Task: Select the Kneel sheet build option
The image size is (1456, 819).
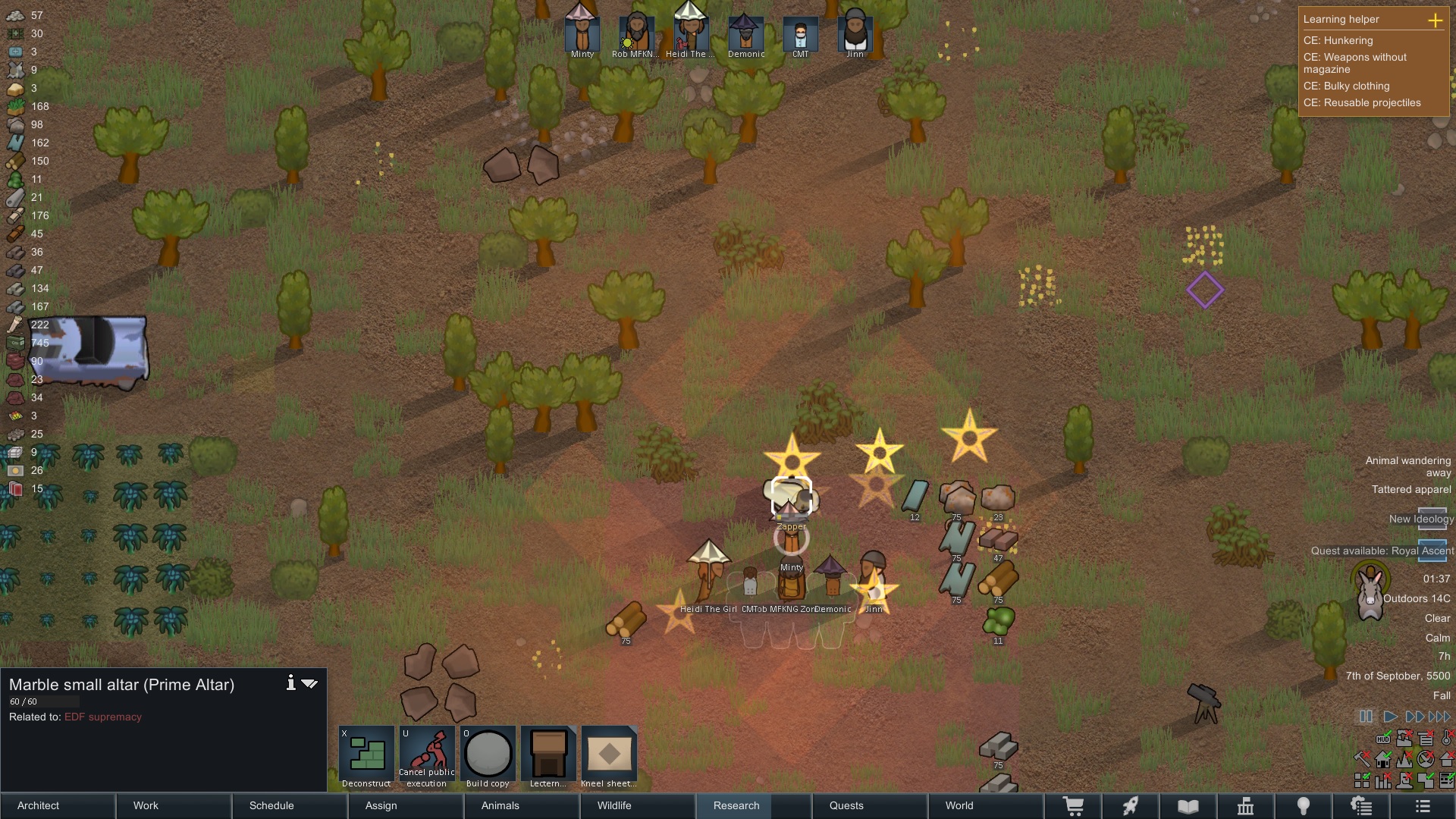Action: [609, 757]
